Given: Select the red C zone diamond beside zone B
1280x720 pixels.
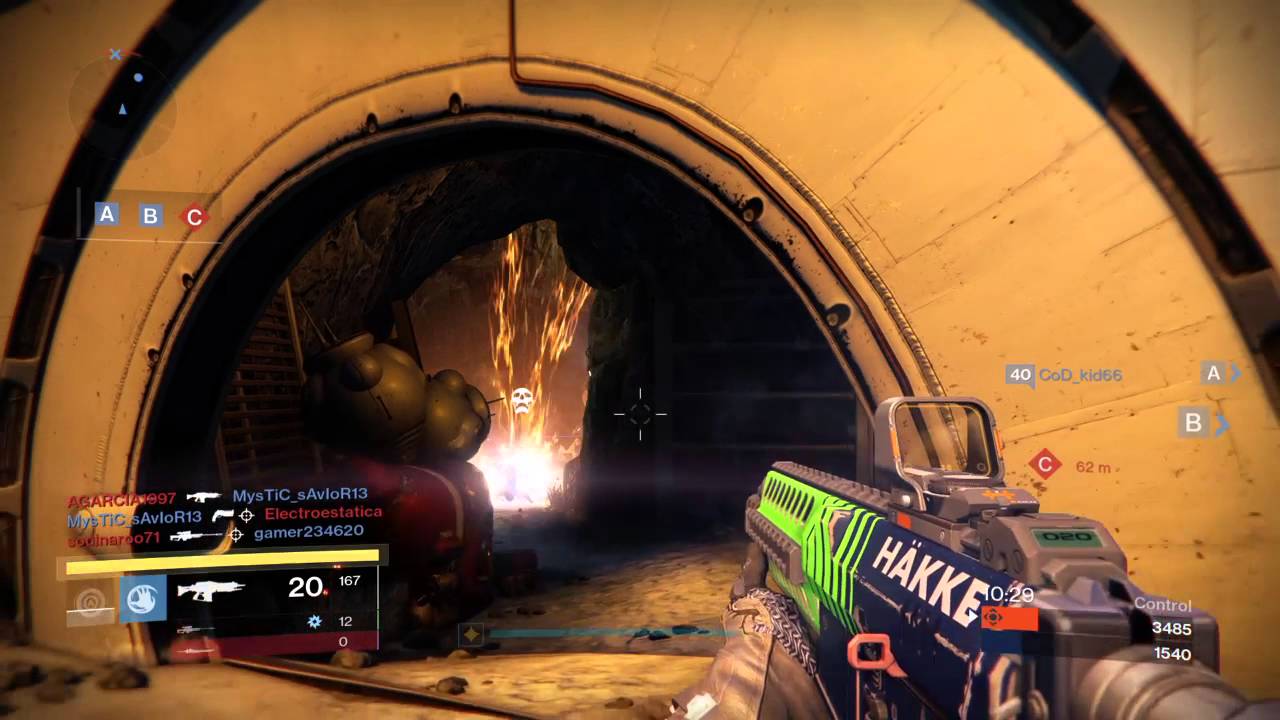Looking at the screenshot, I should pos(194,216).
